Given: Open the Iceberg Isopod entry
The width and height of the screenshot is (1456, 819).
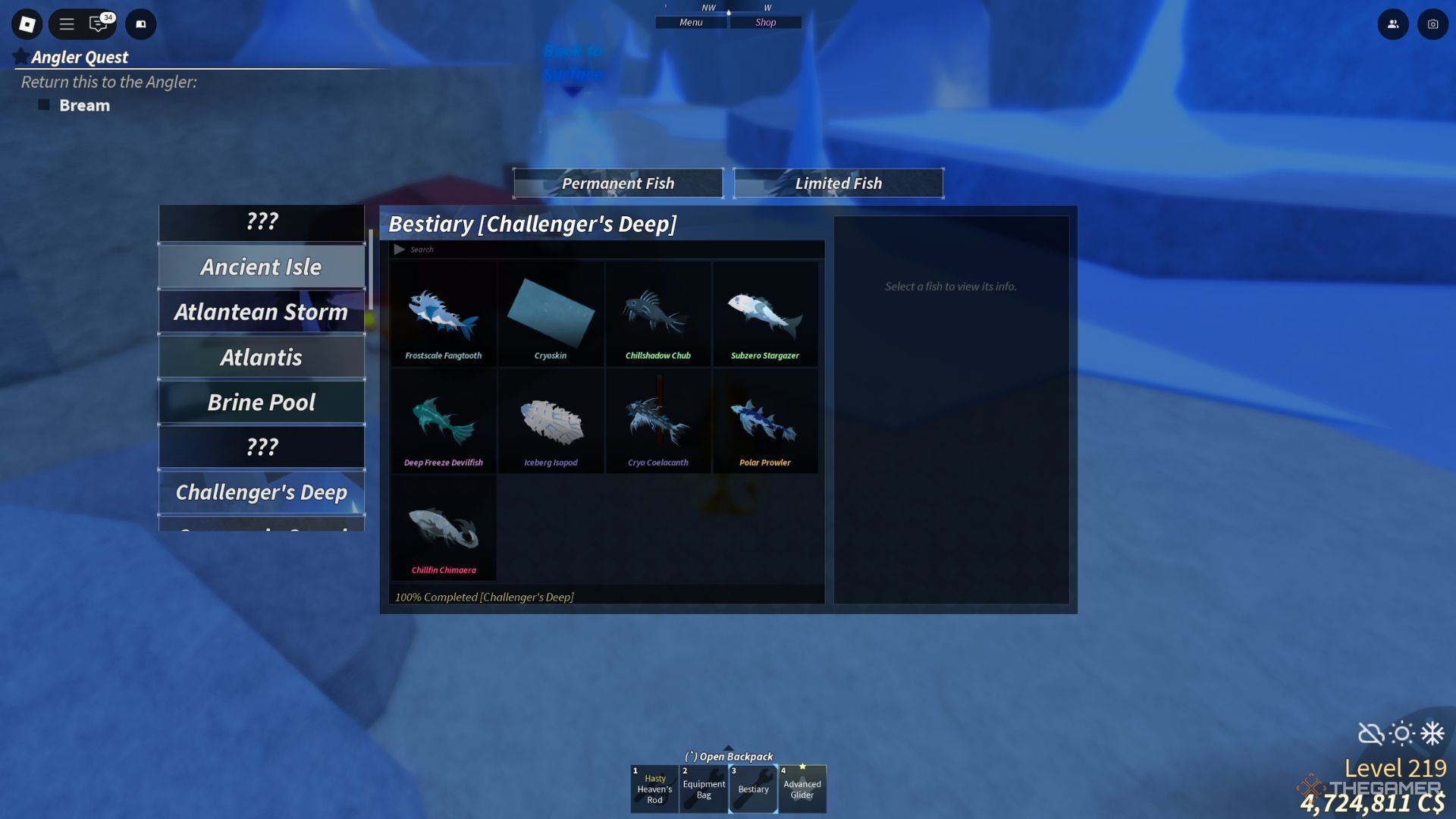Looking at the screenshot, I should 551,420.
